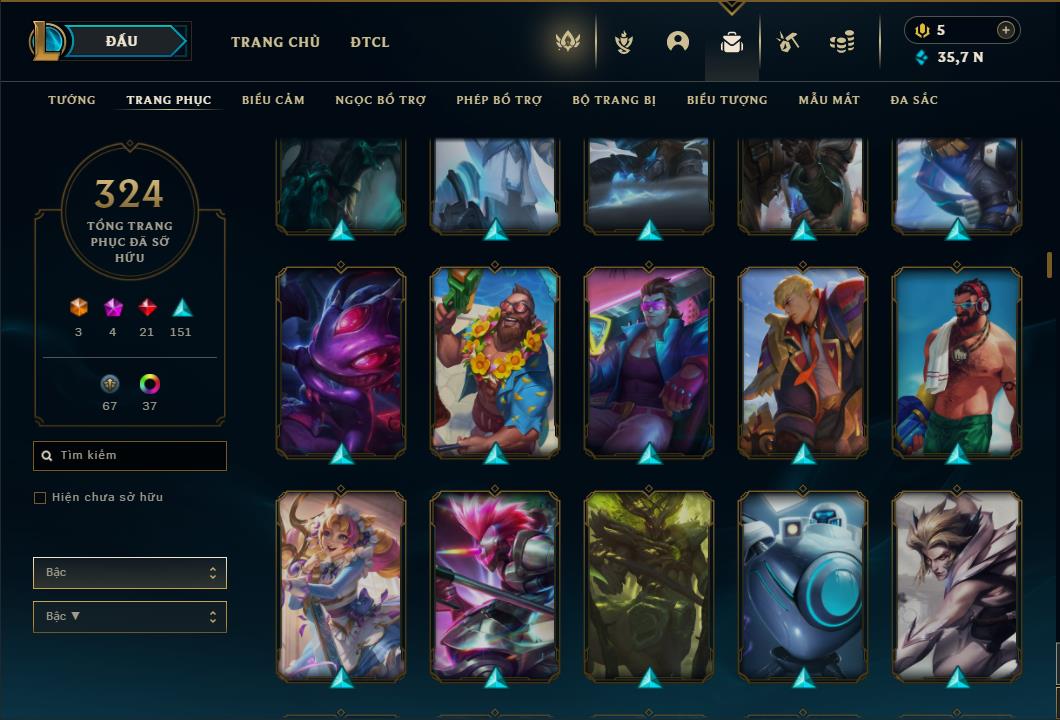Select the purple void creature skin card
Screen dimensions: 1060x720
point(341,360)
